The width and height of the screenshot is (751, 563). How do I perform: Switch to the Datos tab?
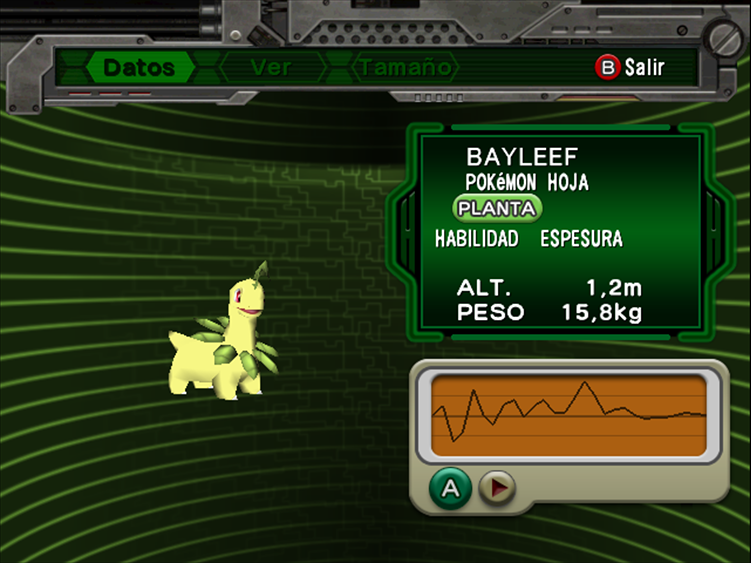(x=139, y=68)
